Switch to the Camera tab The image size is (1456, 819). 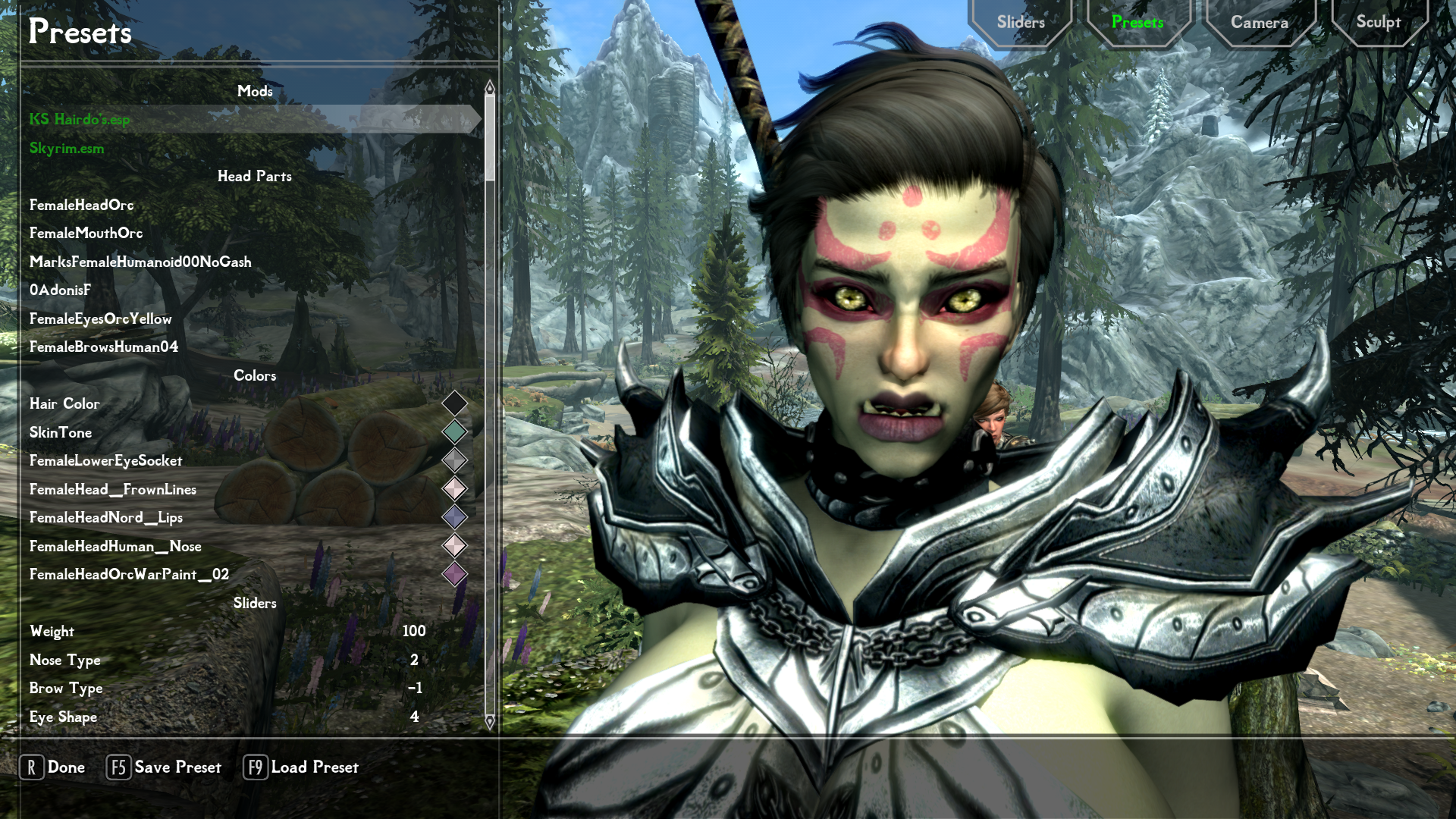[1259, 23]
